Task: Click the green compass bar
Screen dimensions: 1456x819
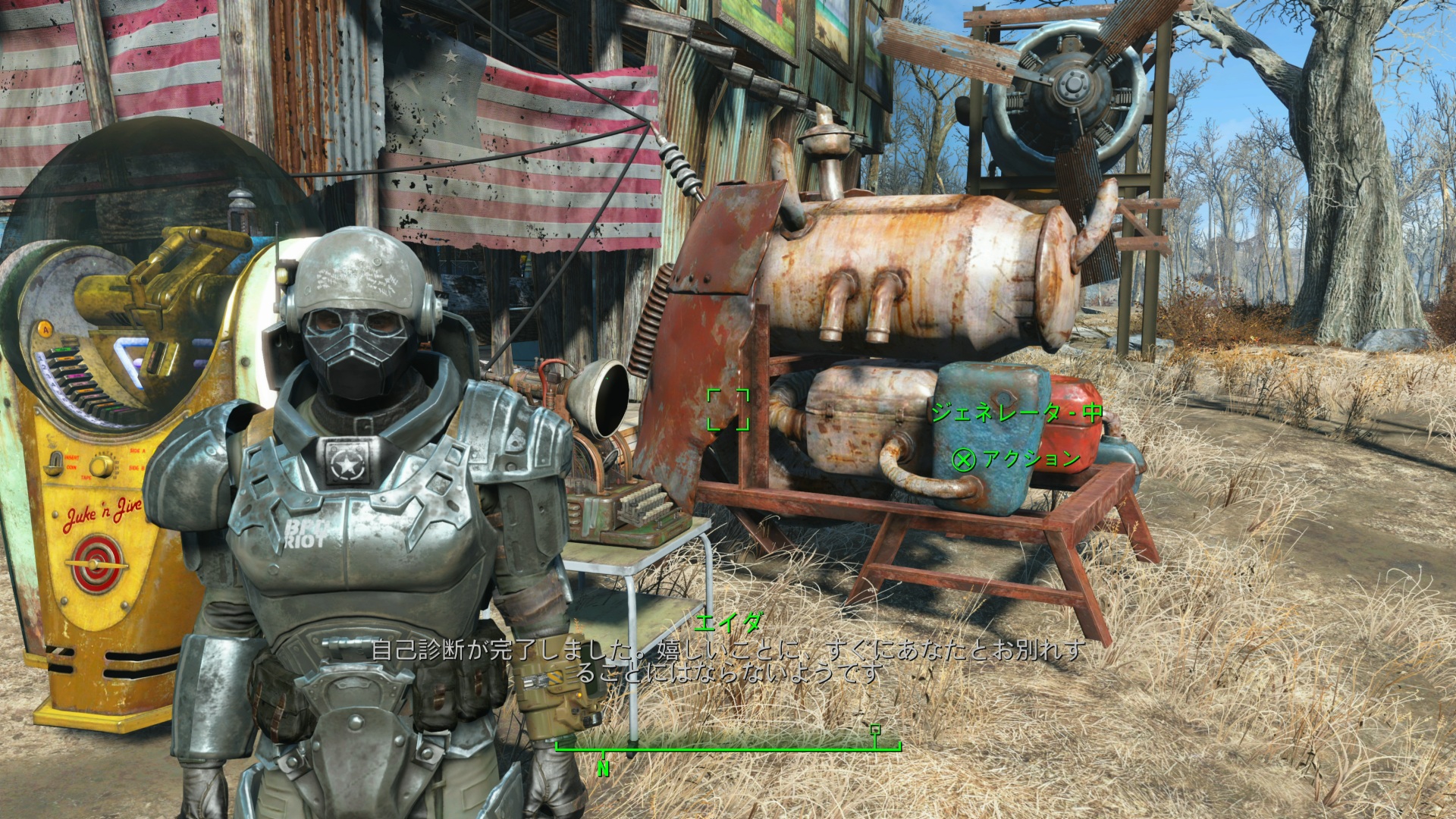Action: [728, 747]
